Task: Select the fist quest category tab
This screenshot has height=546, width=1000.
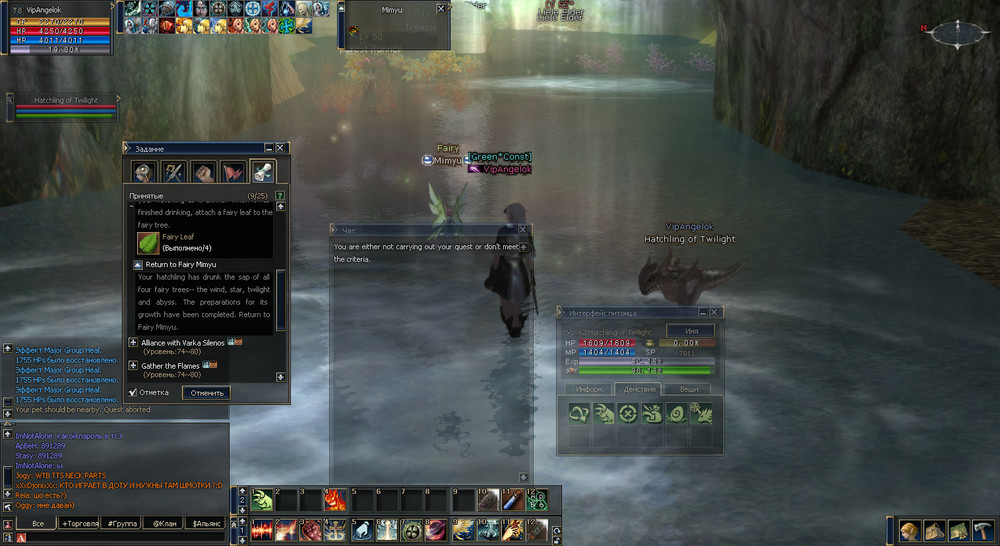Action: (x=204, y=171)
